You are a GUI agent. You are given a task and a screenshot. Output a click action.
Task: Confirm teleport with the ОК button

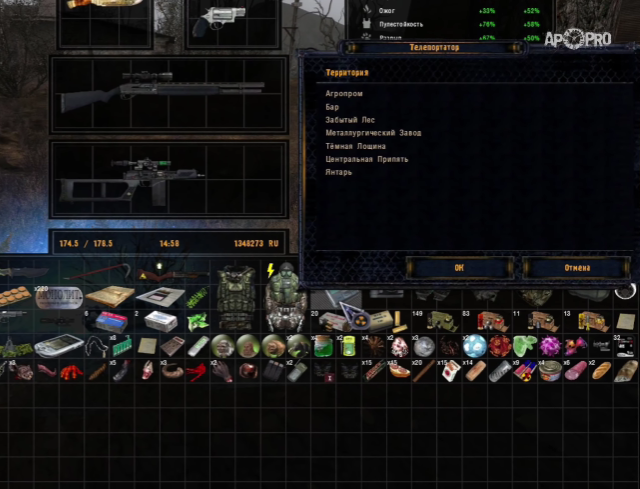(x=459, y=267)
